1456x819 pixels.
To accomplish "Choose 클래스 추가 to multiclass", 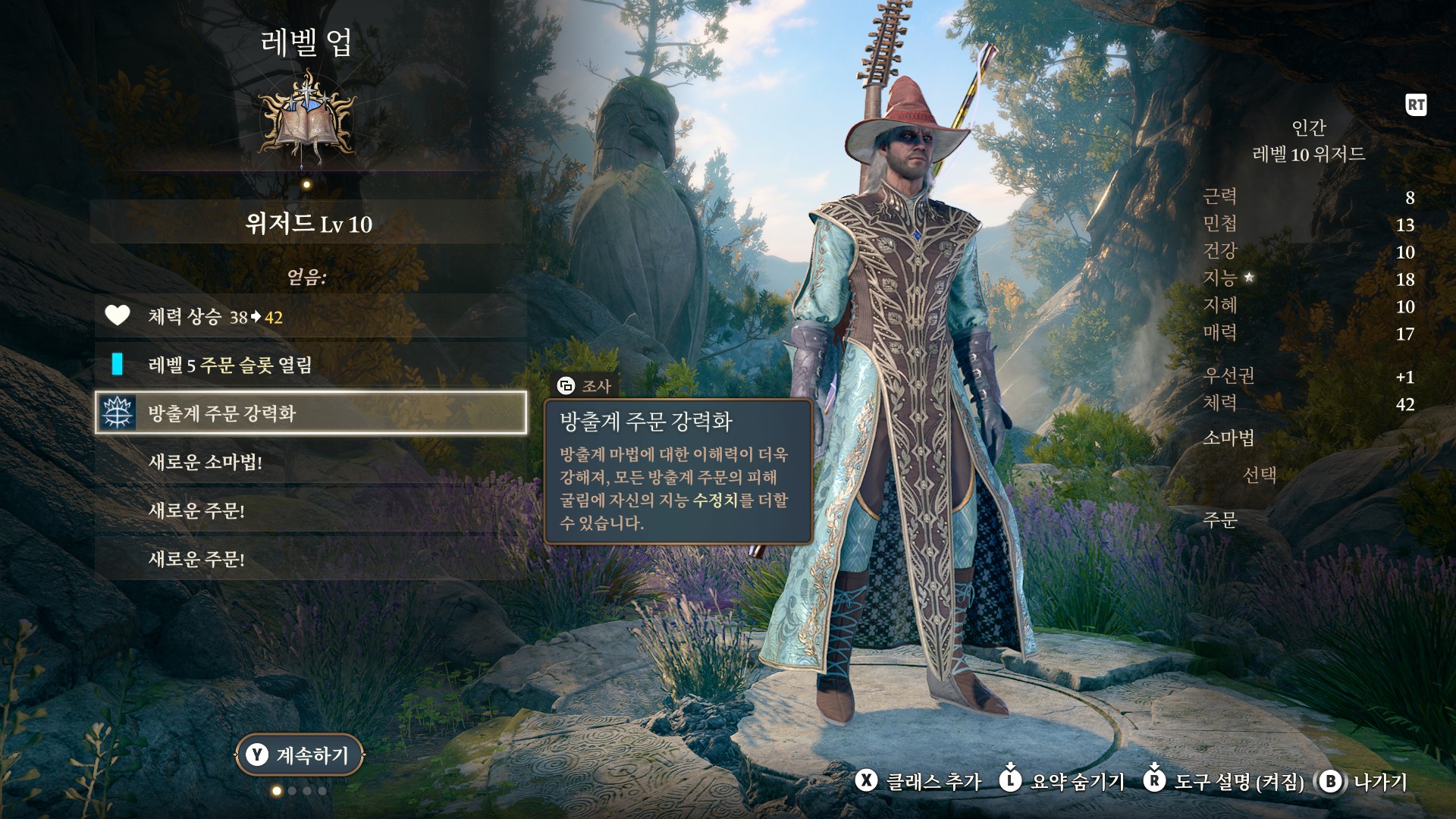I will pyautogui.click(x=919, y=781).
